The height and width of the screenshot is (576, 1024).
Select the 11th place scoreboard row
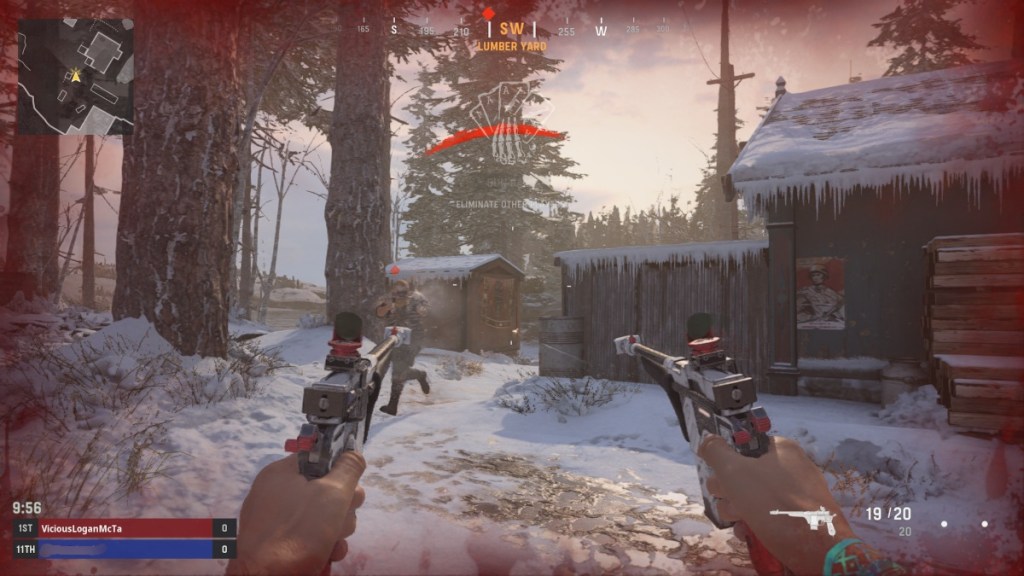click(125, 549)
